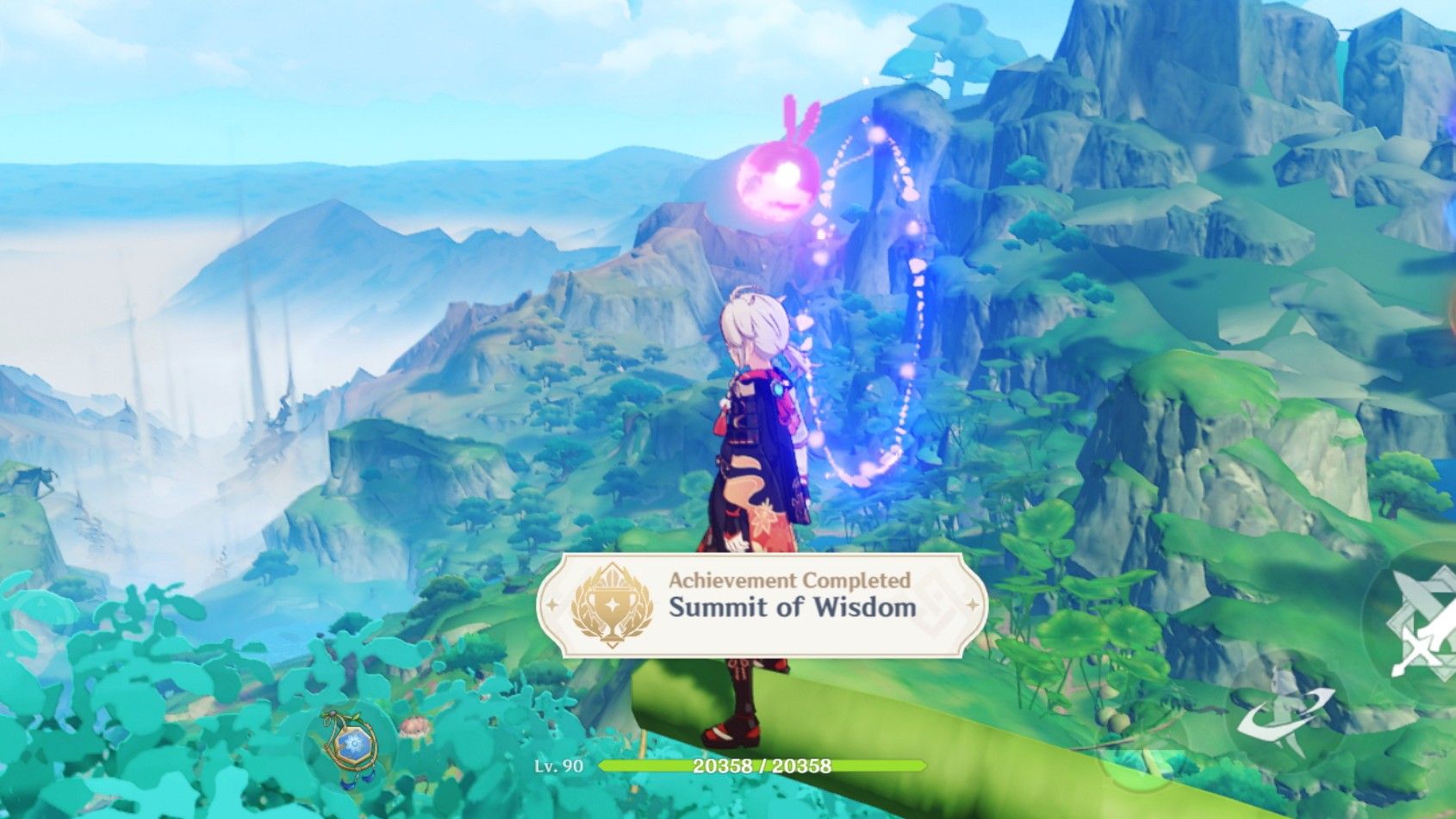Tap the blue gemstone in the gadget charm

354,741
